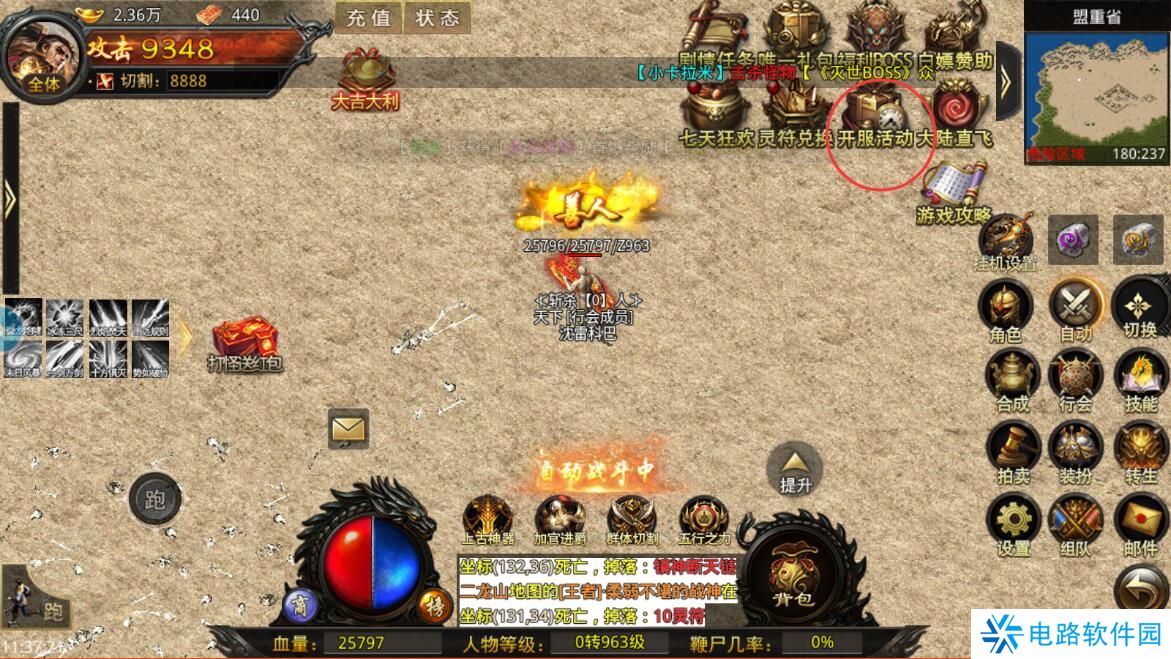The height and width of the screenshot is (659, 1171).
Task: Open the 邮件 mail menu
Action: [1140, 522]
